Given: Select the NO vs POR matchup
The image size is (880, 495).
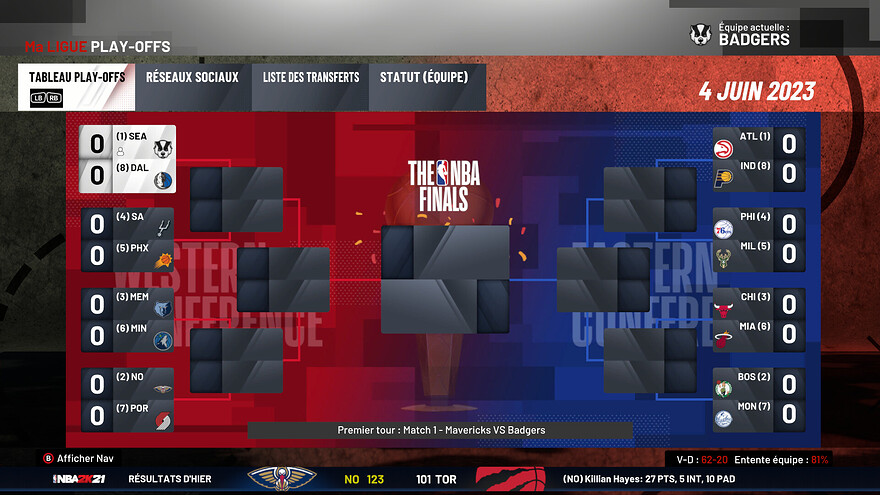Looking at the screenshot, I should 128,399.
